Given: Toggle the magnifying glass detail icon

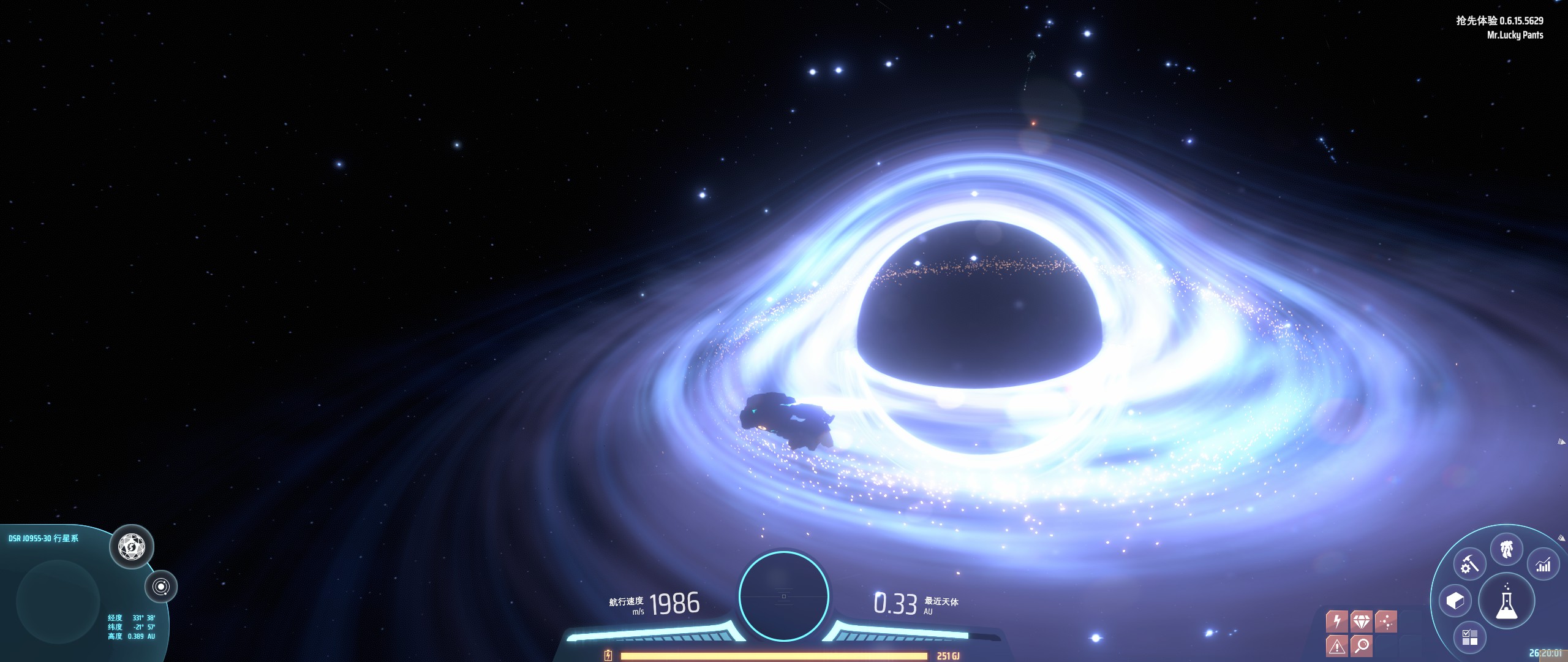Looking at the screenshot, I should [x=1361, y=645].
